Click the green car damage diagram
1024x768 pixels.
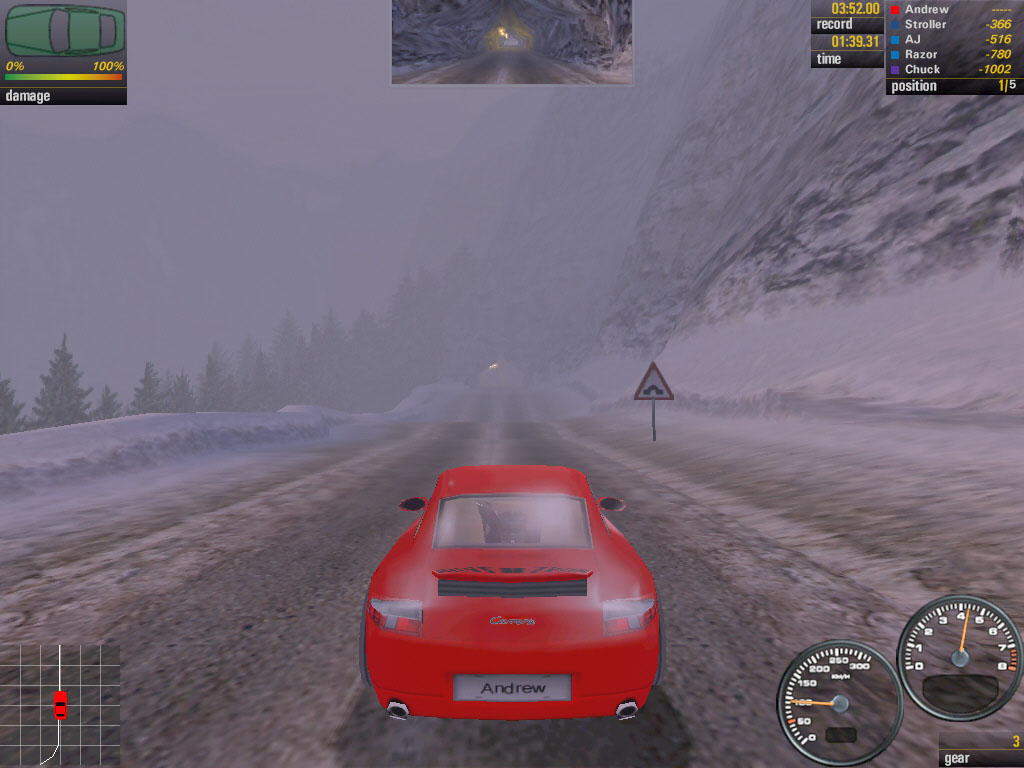coord(65,32)
